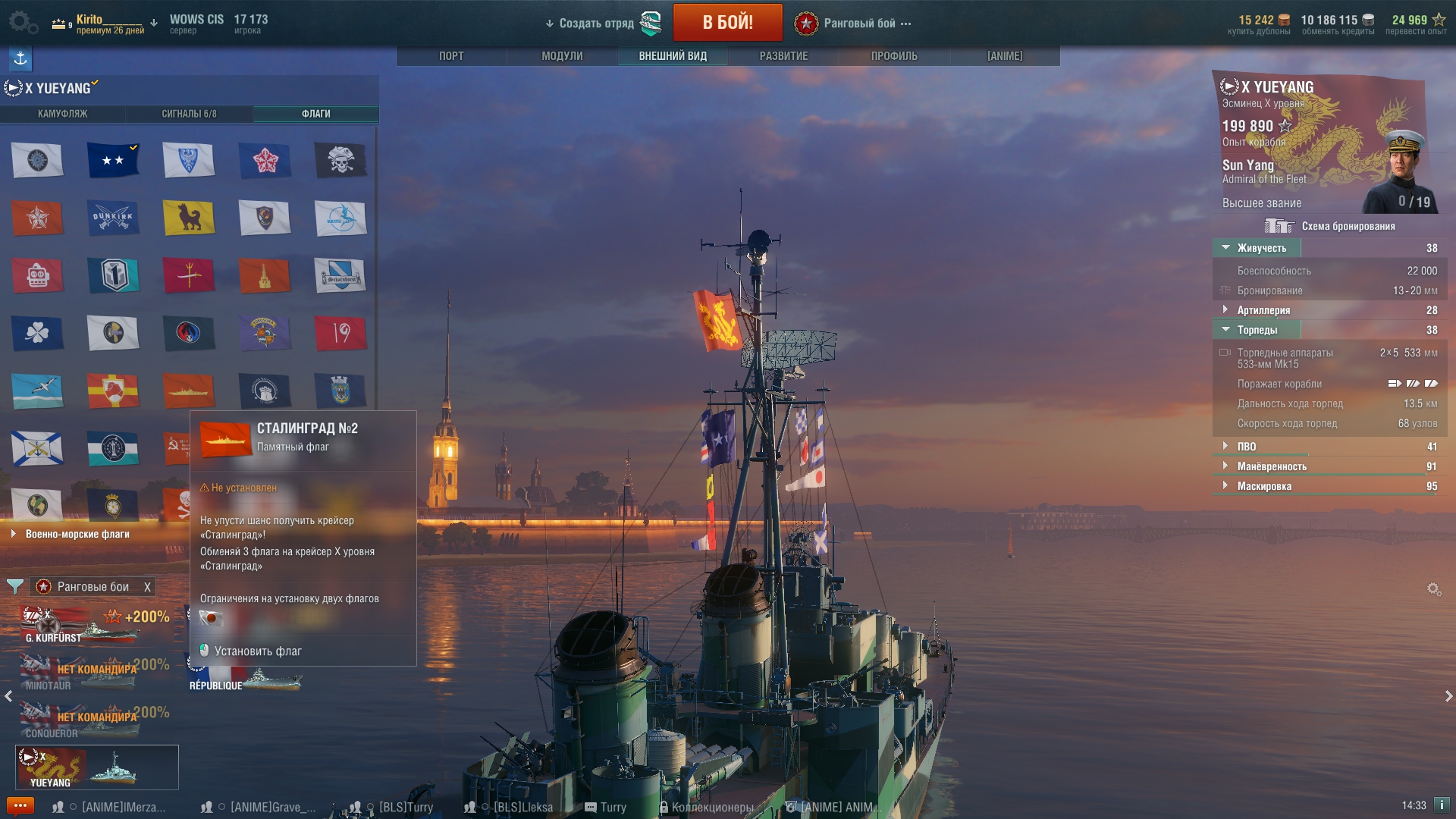Open the МОДУЛИ tab
Screen dimensions: 1456x819
click(562, 56)
